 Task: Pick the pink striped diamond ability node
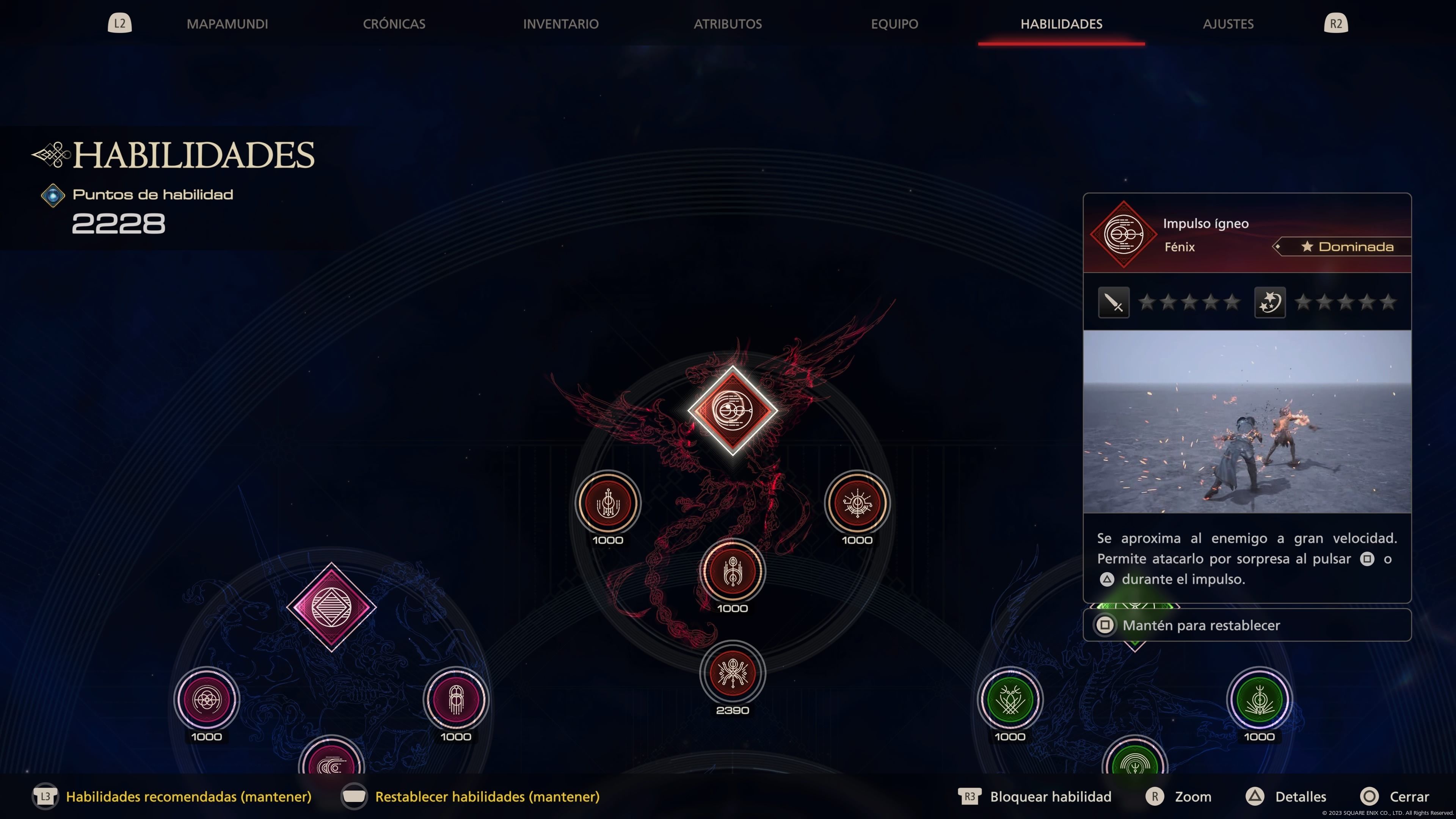click(x=331, y=607)
